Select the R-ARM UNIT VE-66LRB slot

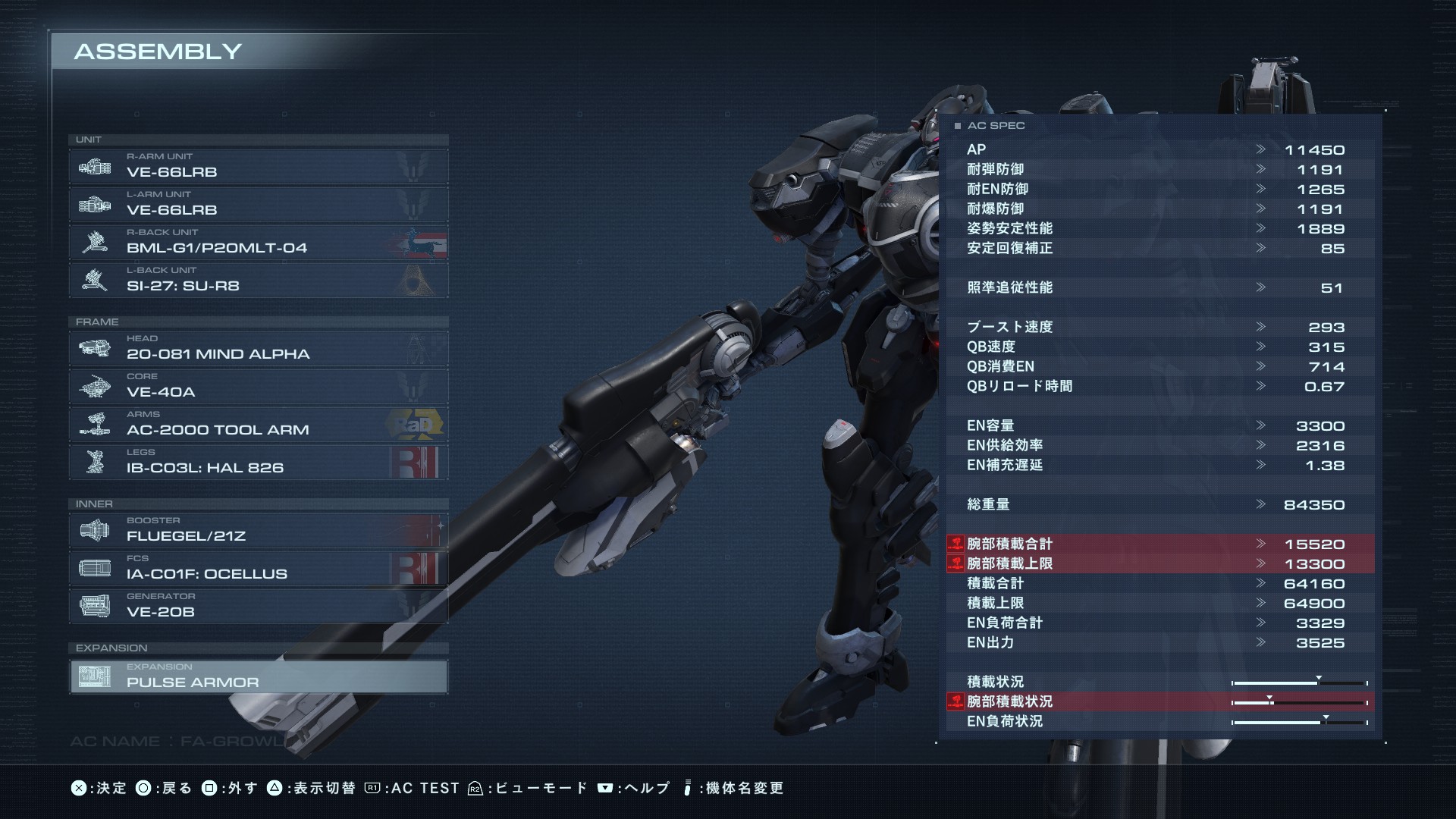[258, 166]
